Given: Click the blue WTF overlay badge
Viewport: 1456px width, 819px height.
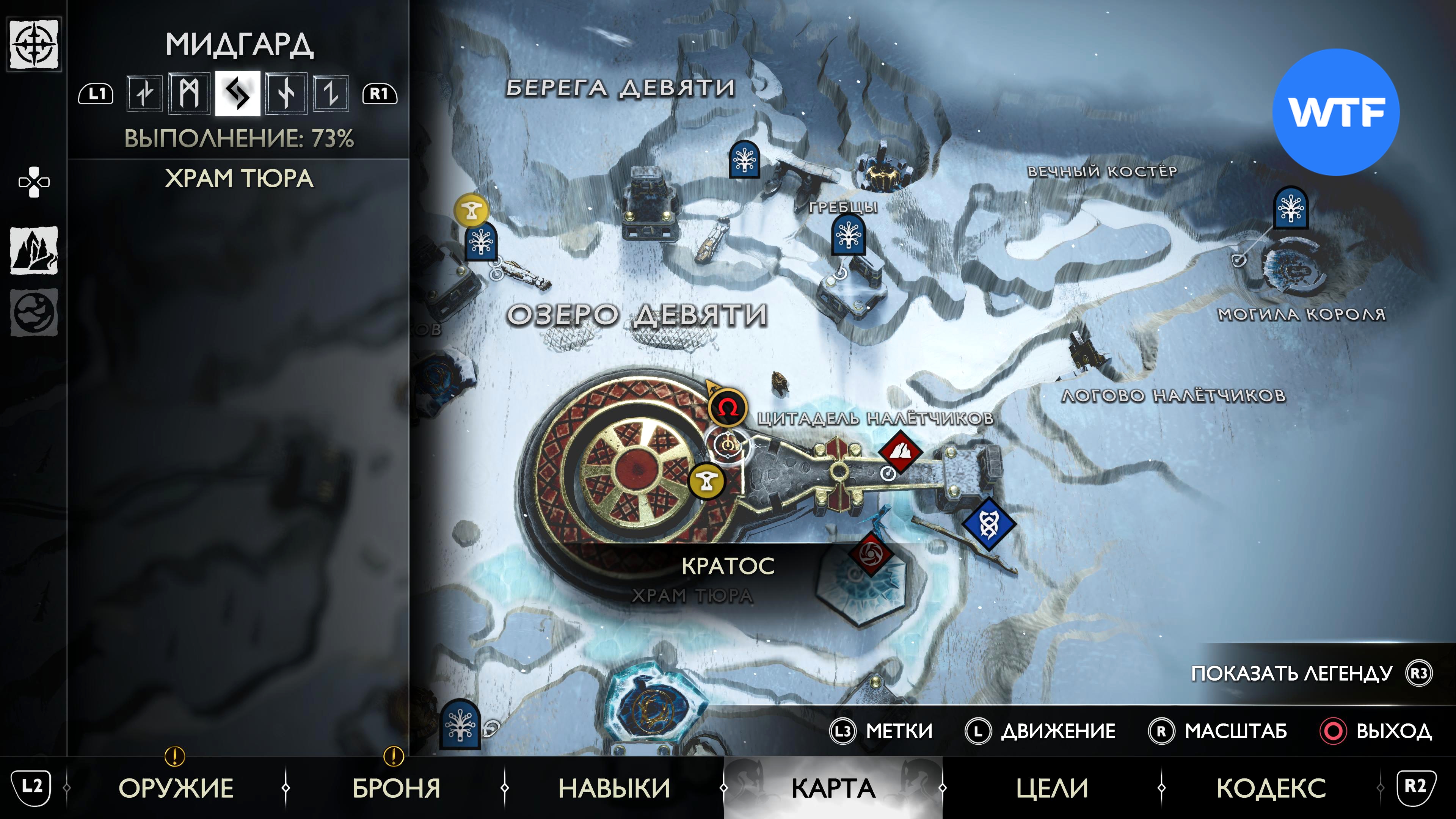Looking at the screenshot, I should [1335, 112].
